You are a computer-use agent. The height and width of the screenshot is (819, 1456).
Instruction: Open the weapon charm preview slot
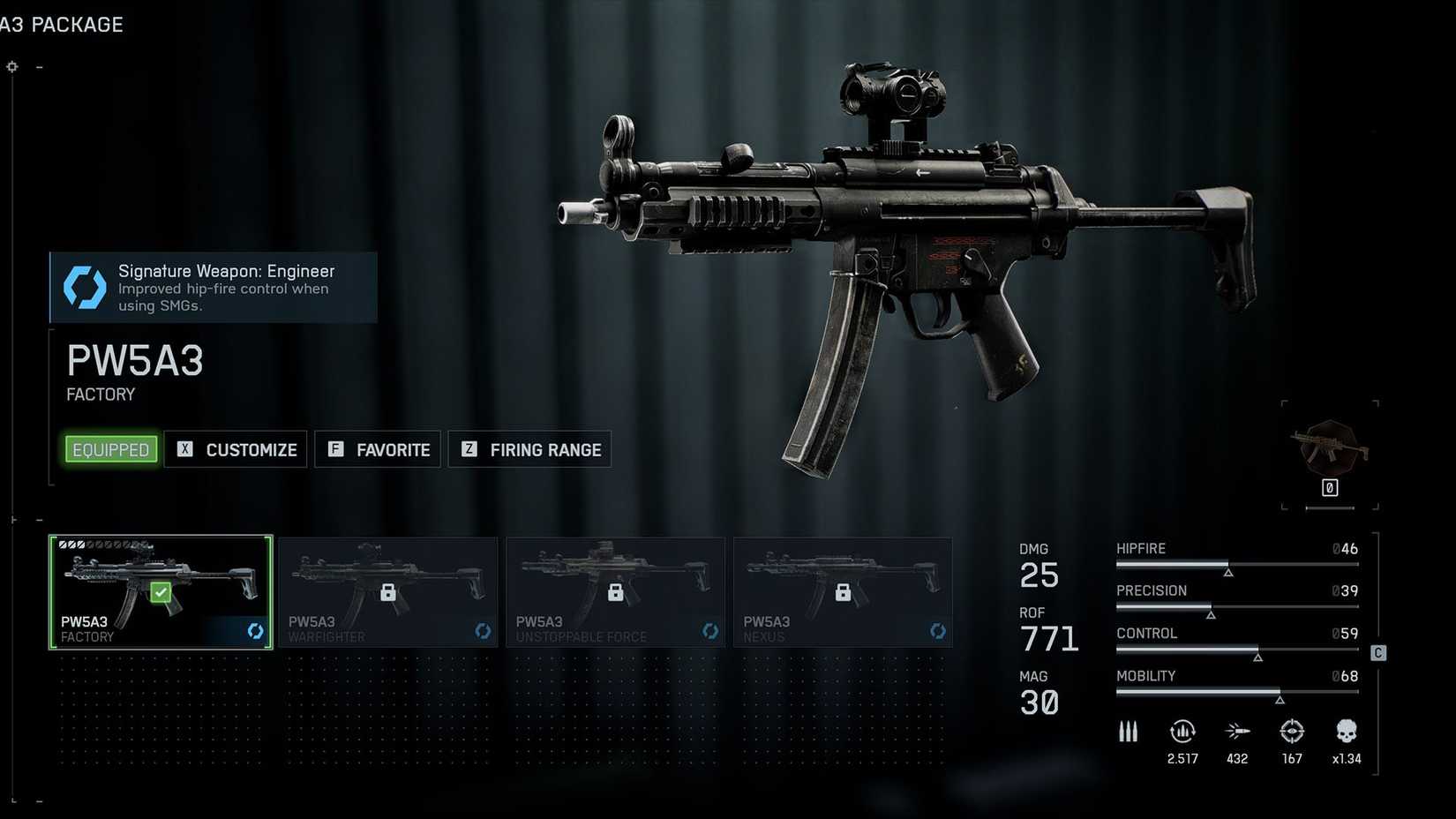1330,454
